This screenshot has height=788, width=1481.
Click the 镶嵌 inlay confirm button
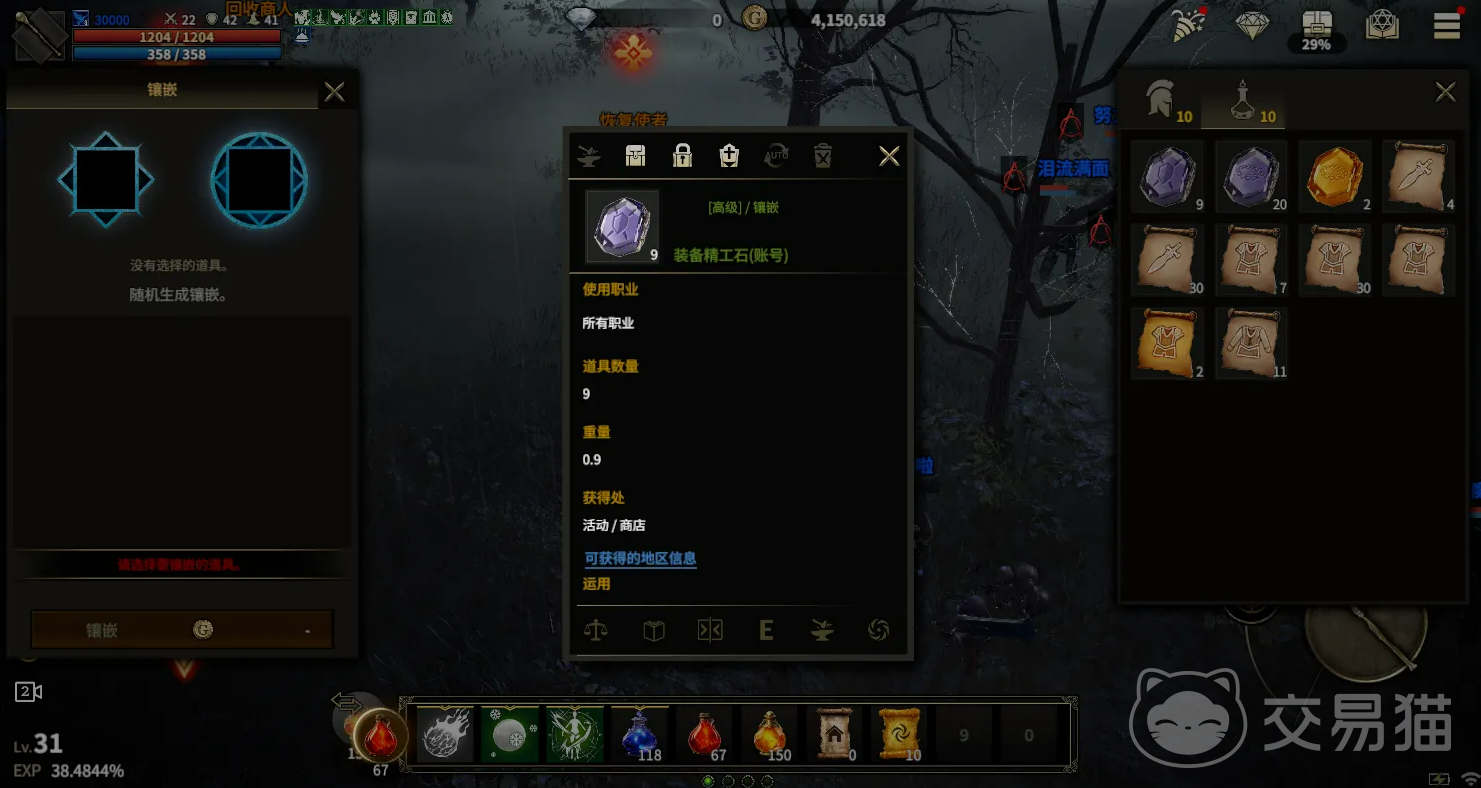[182, 630]
